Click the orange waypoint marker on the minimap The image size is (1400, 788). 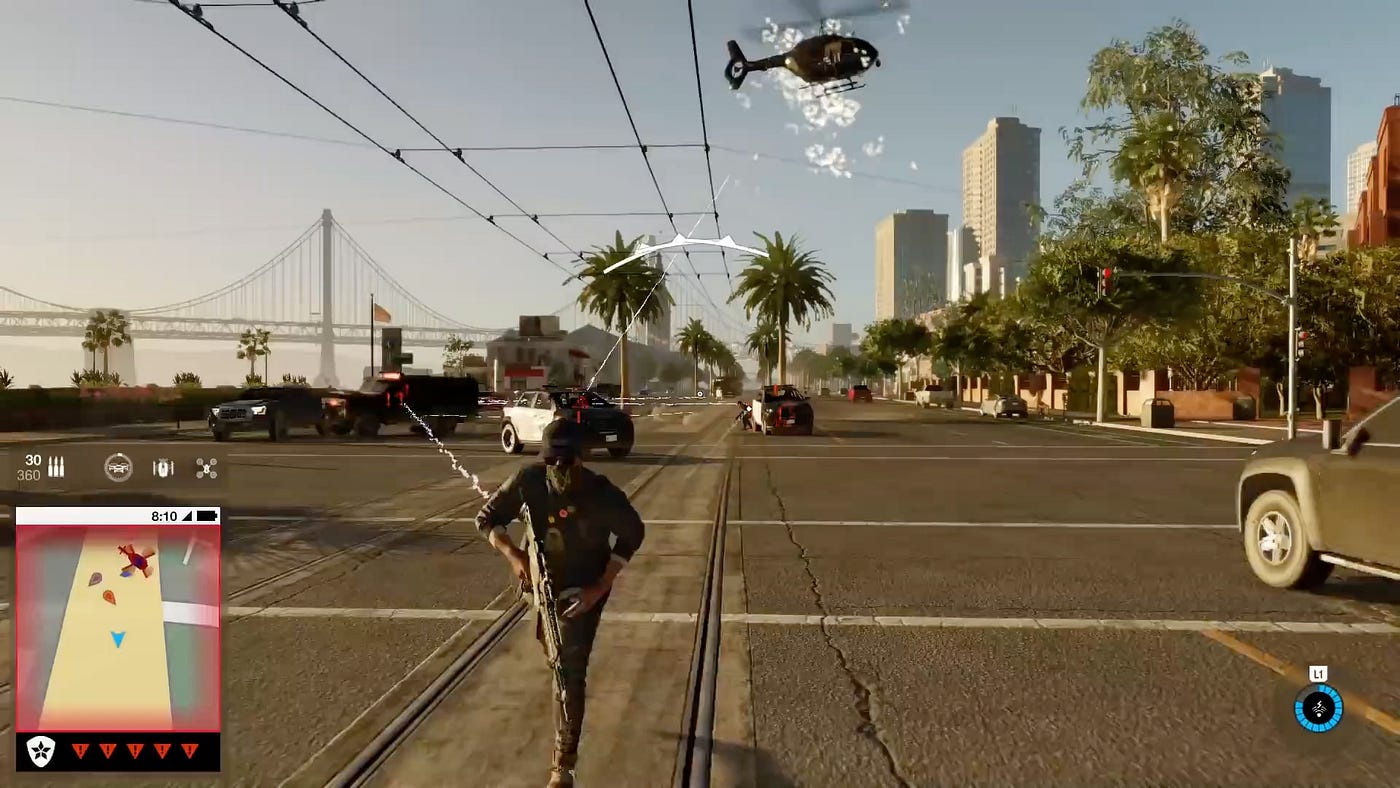[x=108, y=596]
